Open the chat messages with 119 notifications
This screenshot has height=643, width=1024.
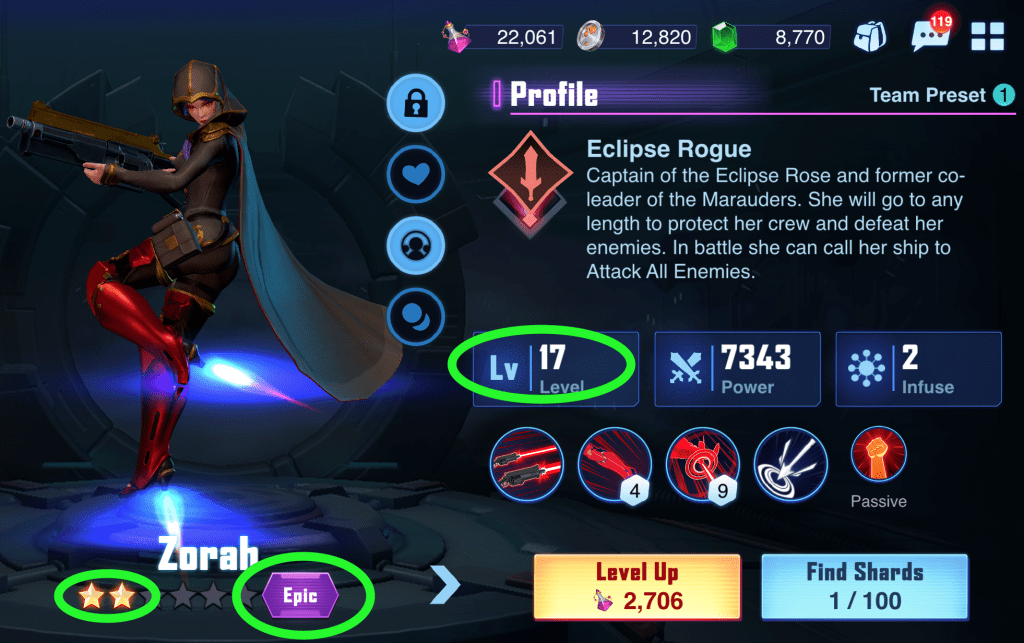coord(930,37)
